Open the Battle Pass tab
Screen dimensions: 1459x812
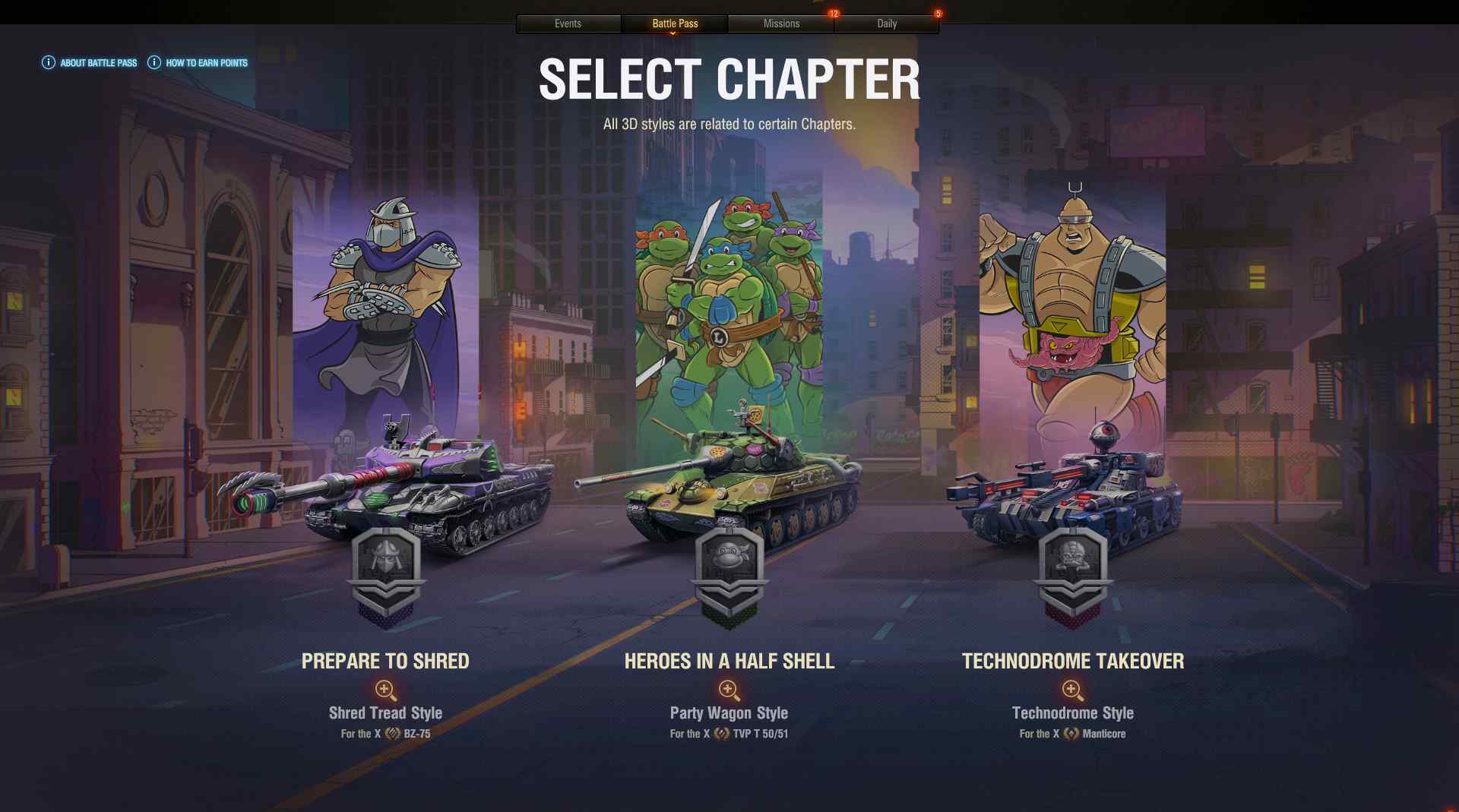pos(675,24)
